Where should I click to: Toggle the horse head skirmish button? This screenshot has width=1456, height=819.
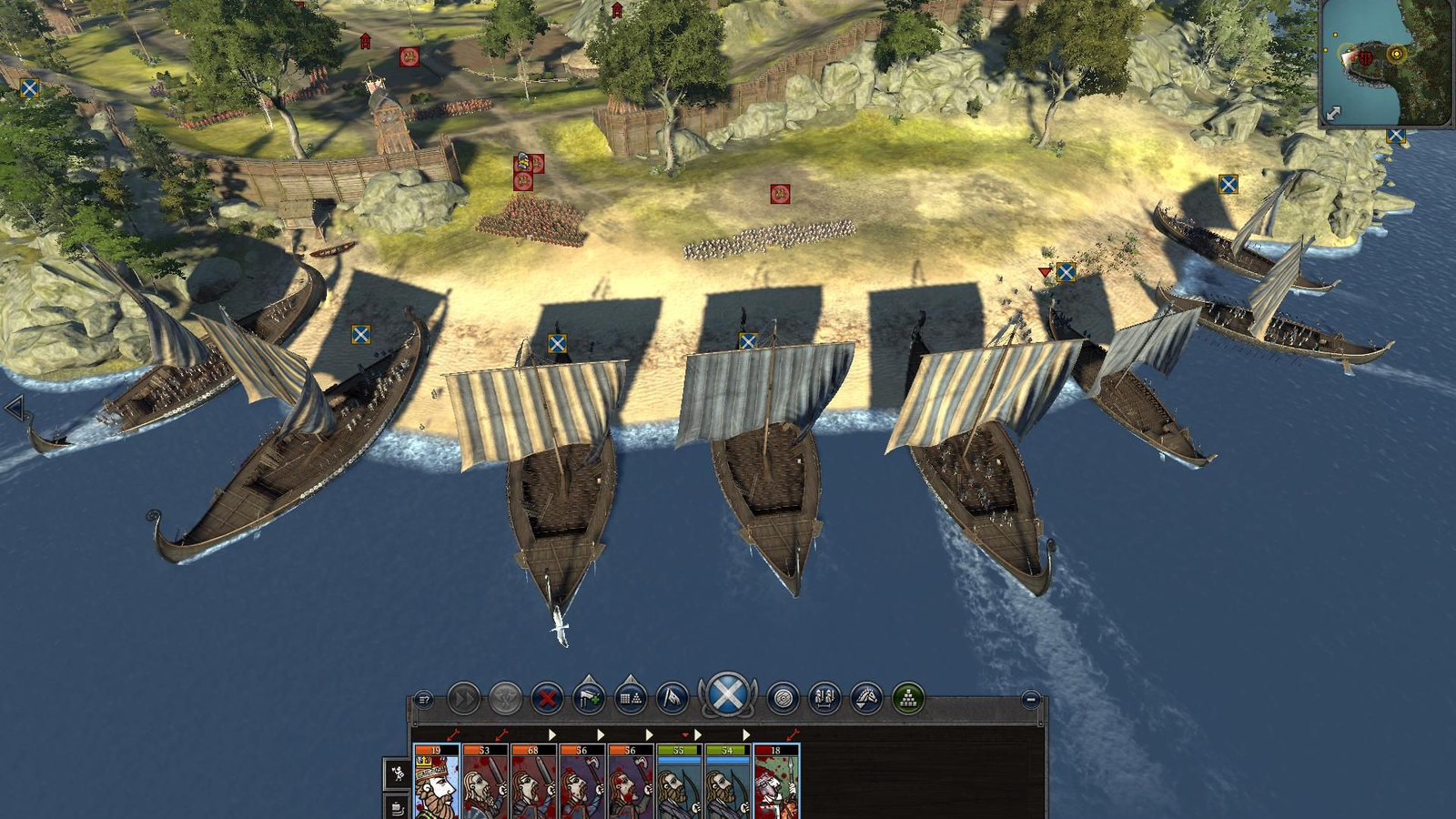point(866,699)
